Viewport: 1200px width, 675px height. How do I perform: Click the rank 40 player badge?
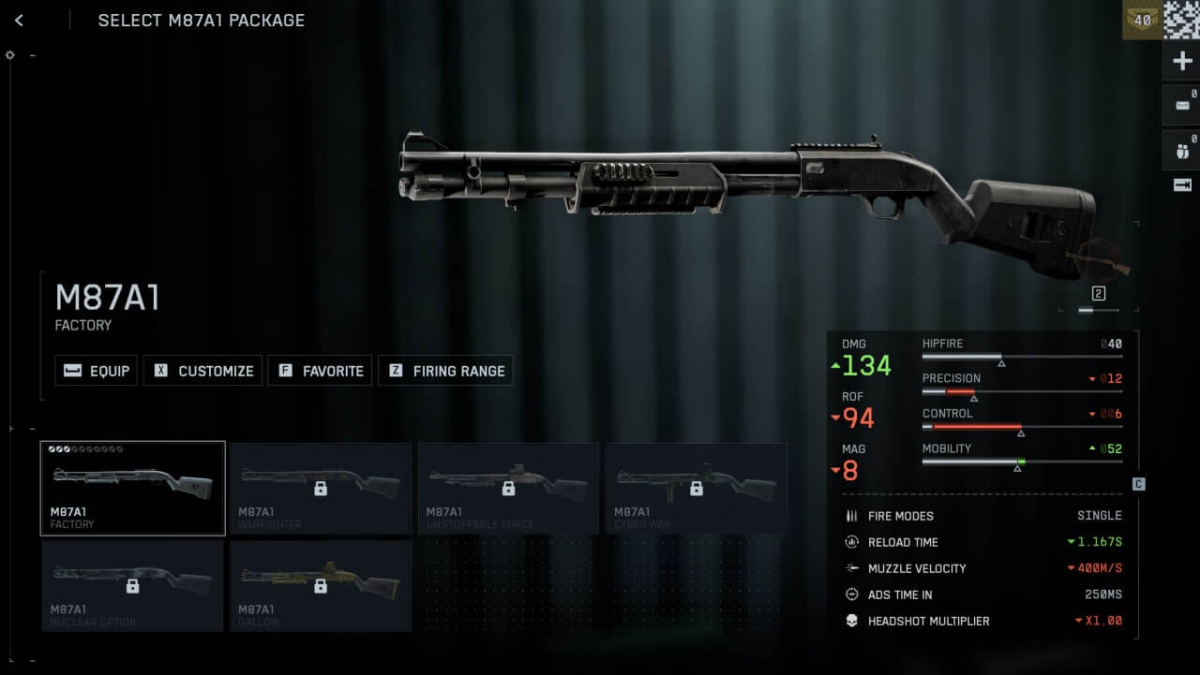[x=1142, y=20]
